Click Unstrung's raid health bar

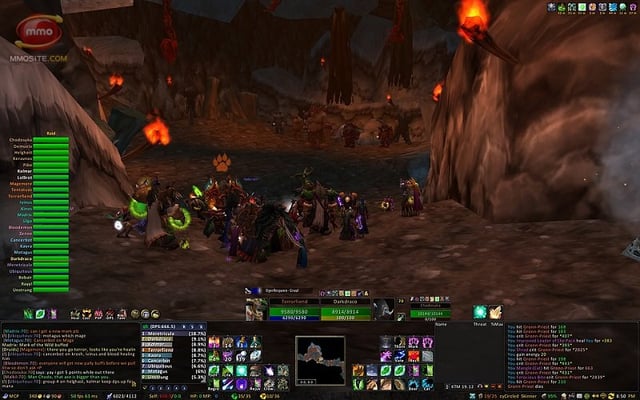[x=50, y=289]
